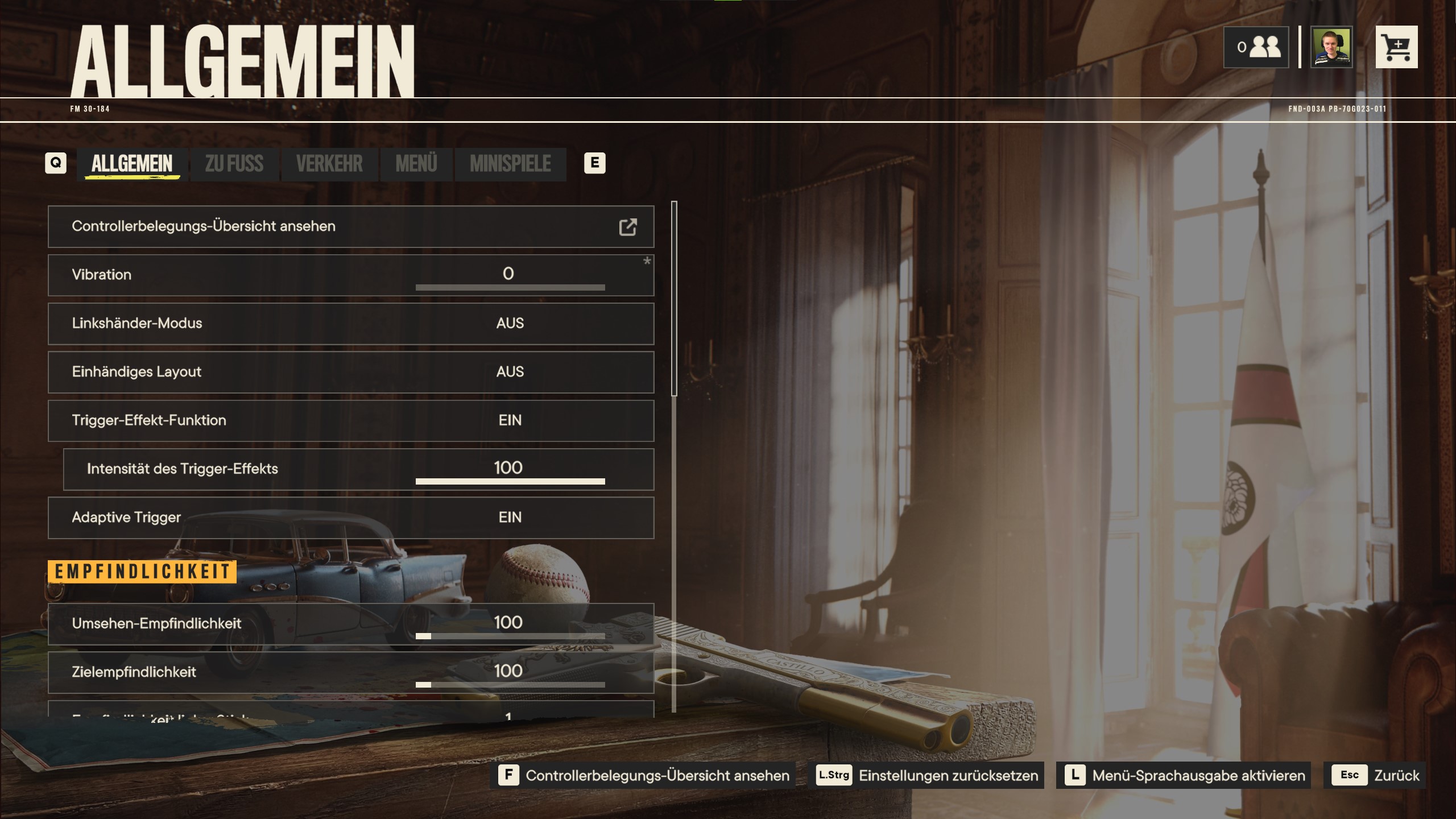The width and height of the screenshot is (1456, 819).
Task: Adjust the Zielempfindlichkeit slider
Action: 510,684
